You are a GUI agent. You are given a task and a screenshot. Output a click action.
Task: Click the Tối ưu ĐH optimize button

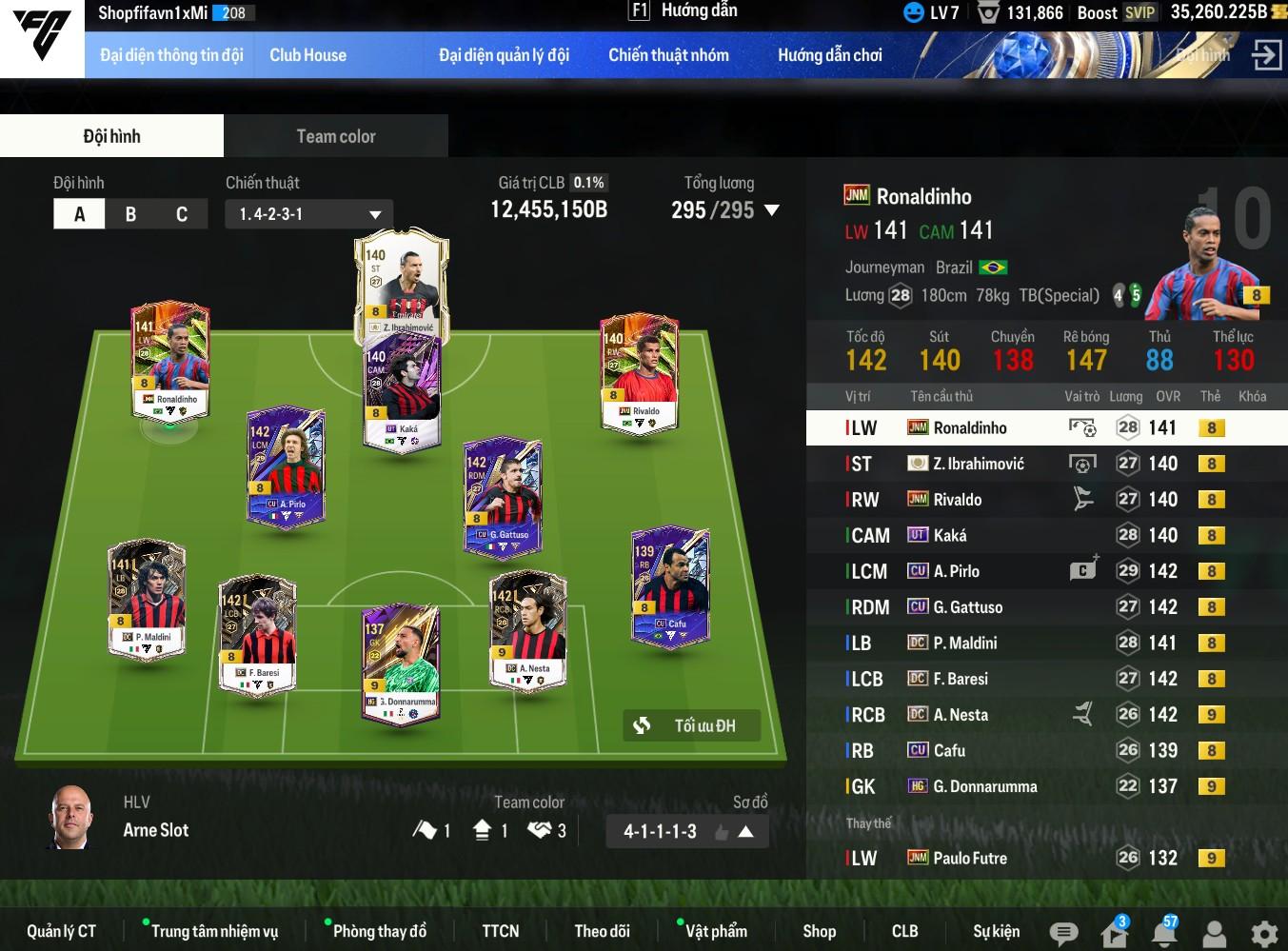click(692, 725)
